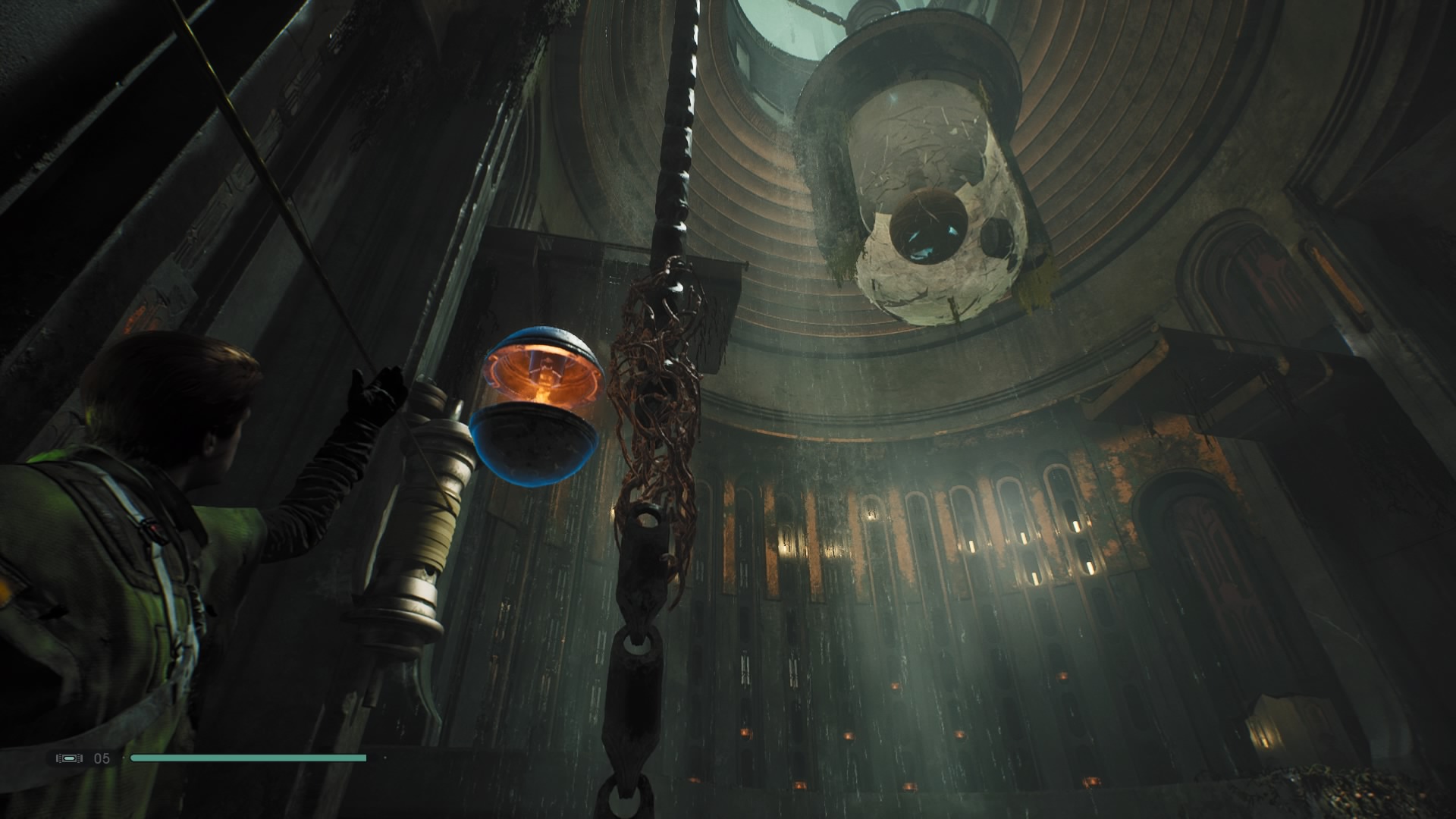The width and height of the screenshot is (1456, 819).
Task: Click the stim canister icon
Action: (69, 757)
